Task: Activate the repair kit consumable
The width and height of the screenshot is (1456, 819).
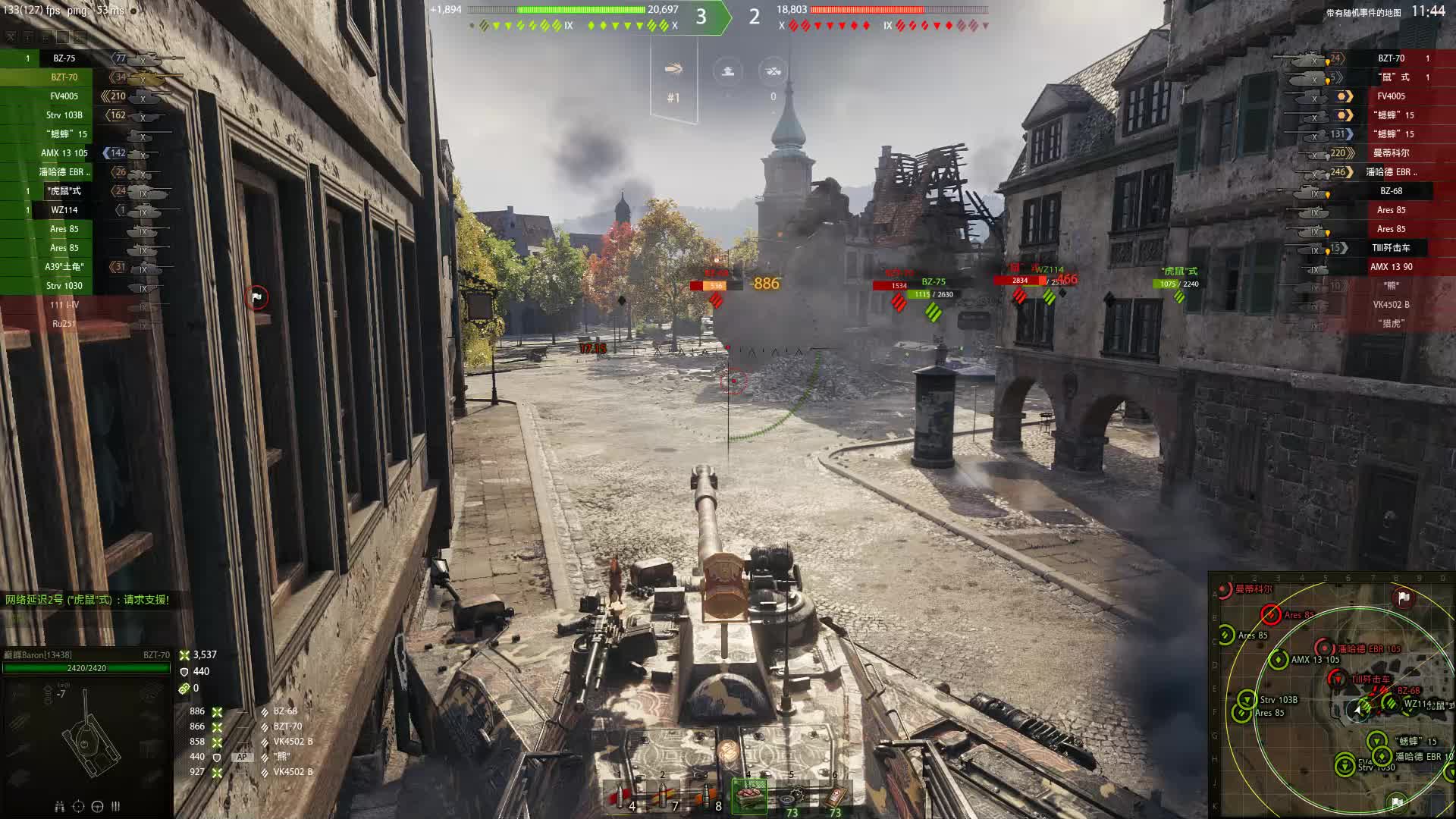Action: 792,795
